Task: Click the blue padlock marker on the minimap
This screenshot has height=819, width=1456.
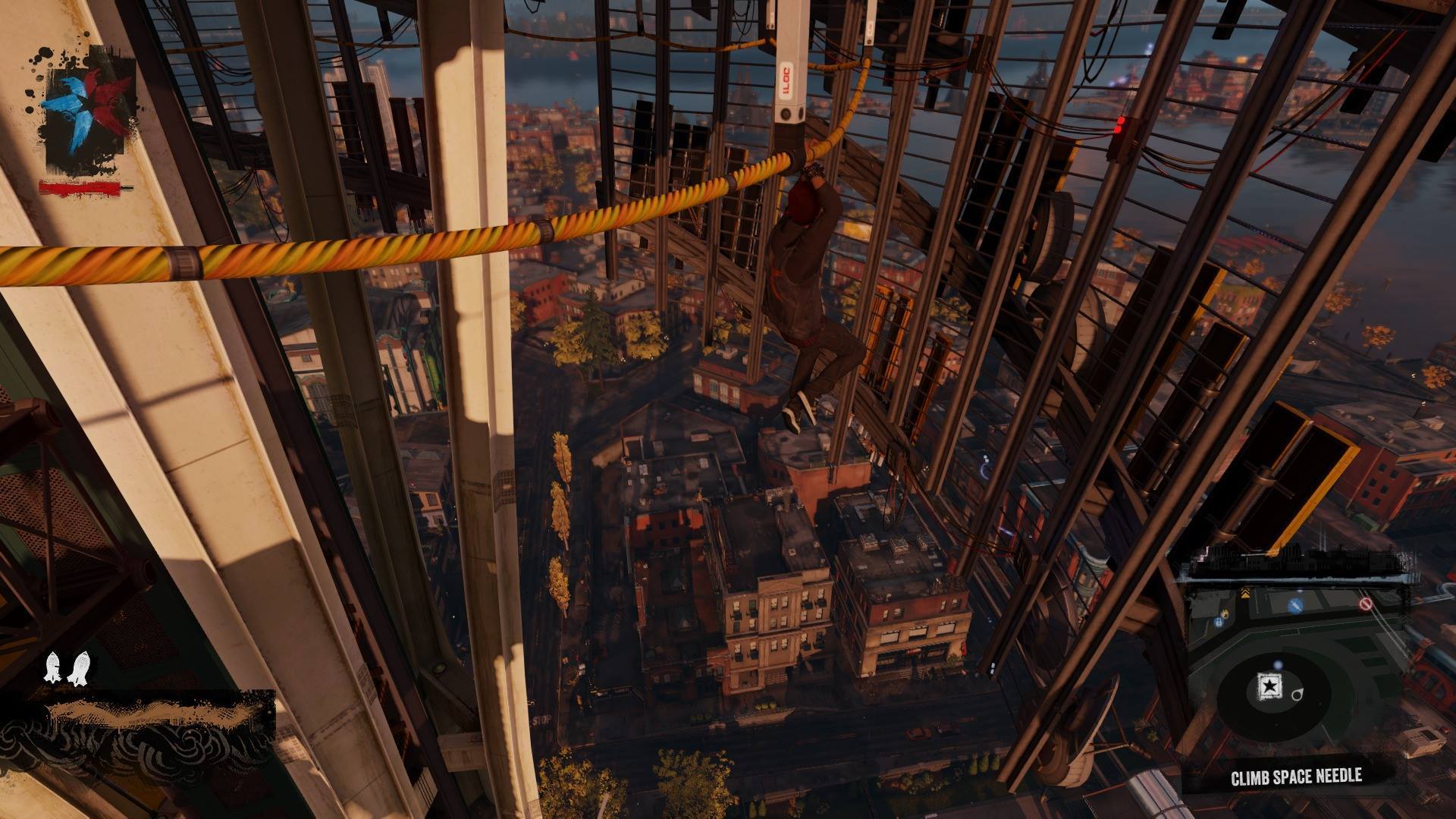Action: [x=1218, y=622]
